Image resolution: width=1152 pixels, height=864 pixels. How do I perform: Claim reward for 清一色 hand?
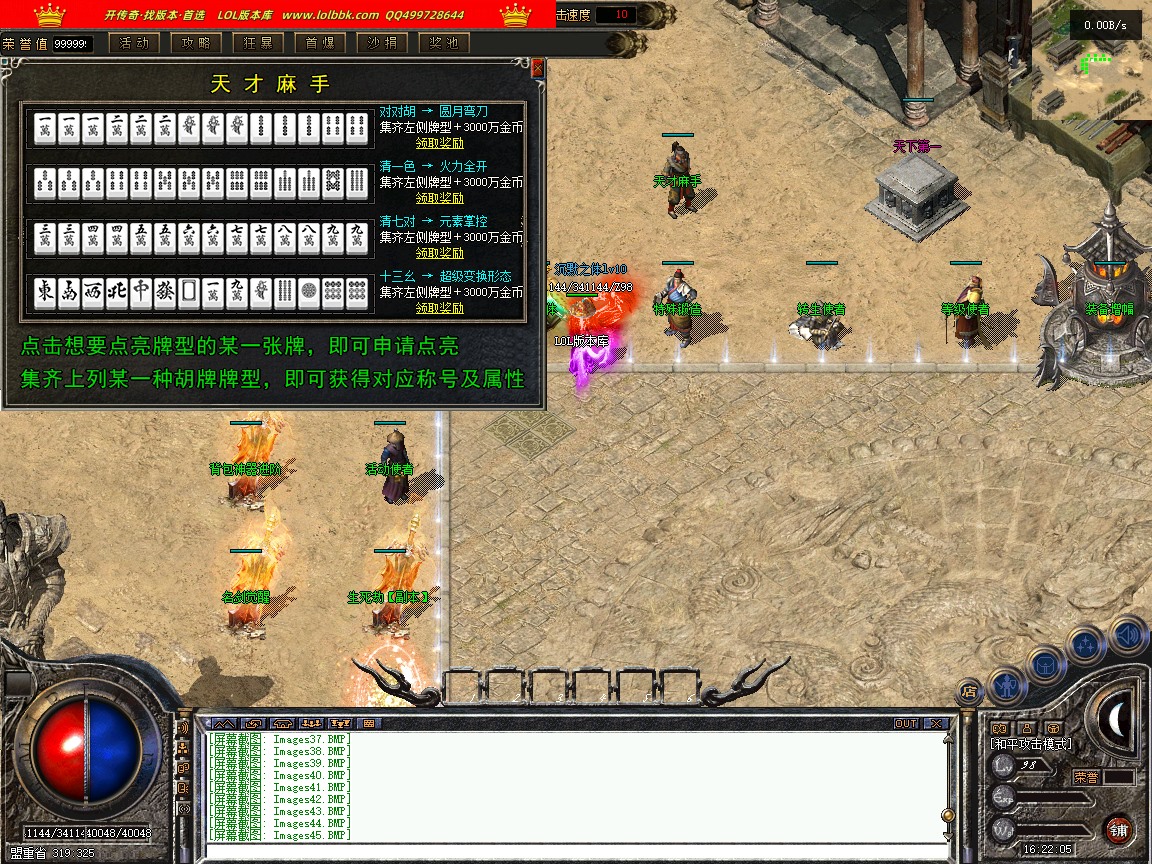click(440, 198)
